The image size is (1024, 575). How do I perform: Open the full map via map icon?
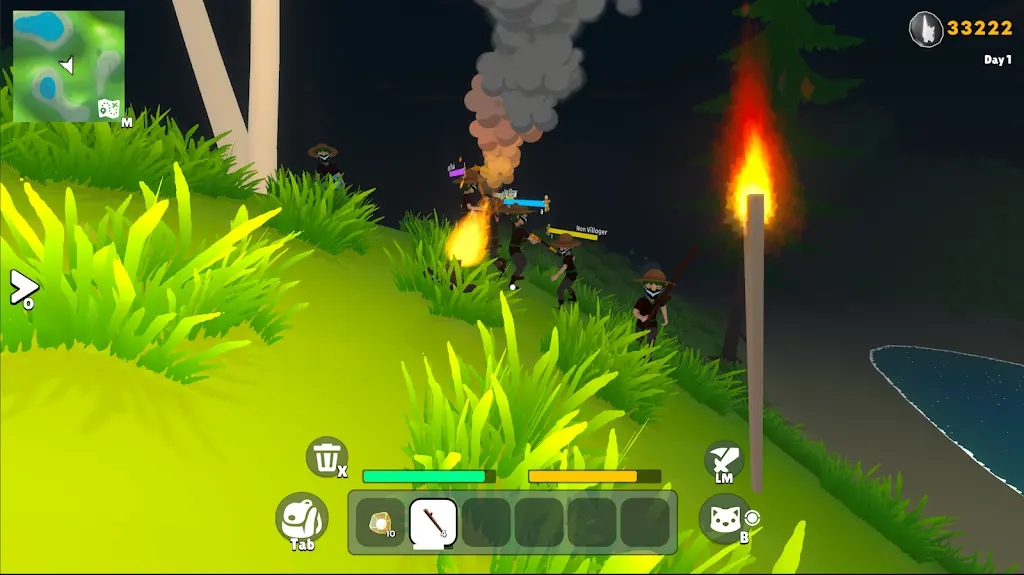[x=109, y=109]
